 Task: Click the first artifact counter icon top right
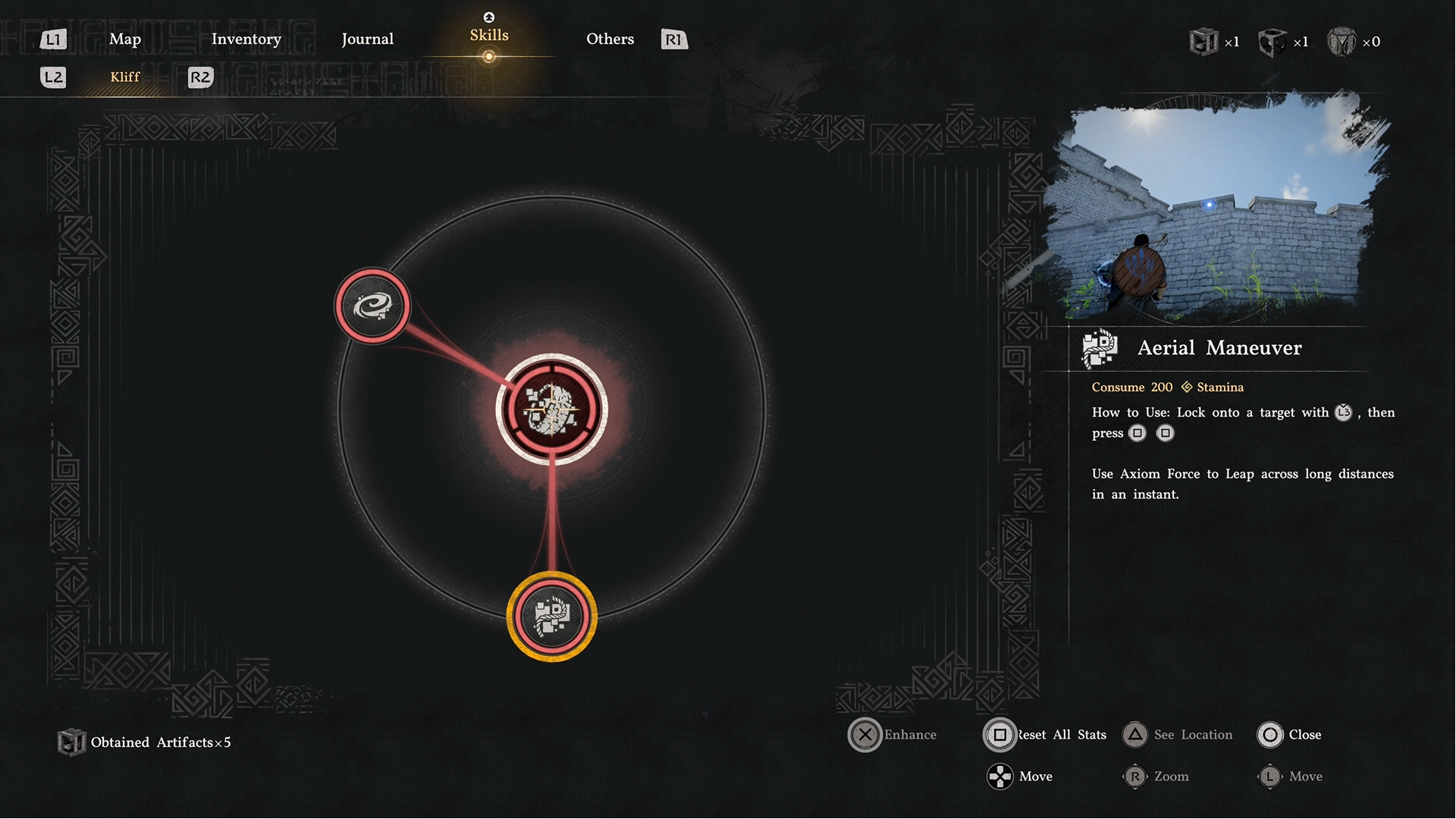coord(1205,42)
